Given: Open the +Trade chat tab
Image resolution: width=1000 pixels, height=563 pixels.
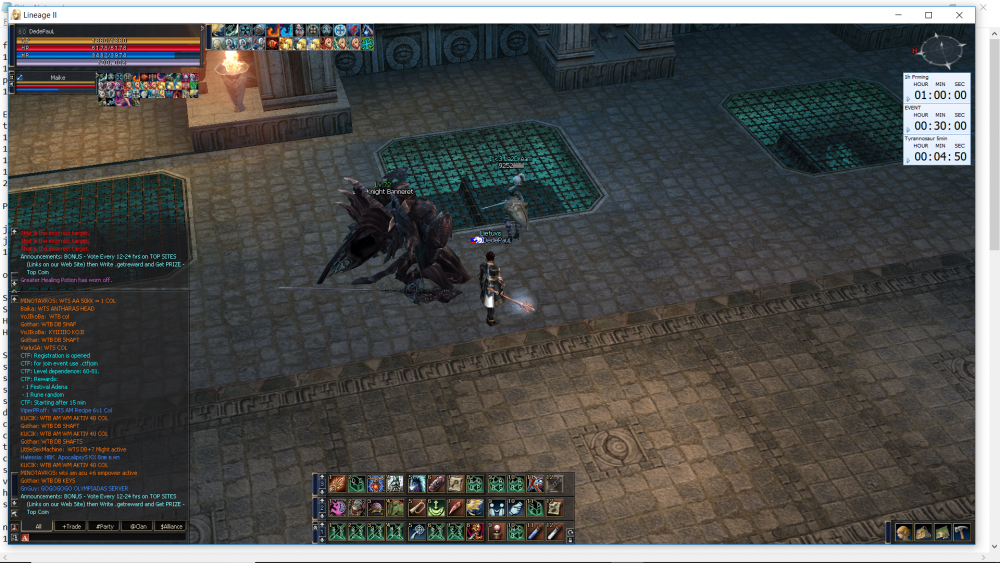Looking at the screenshot, I should coord(71,526).
